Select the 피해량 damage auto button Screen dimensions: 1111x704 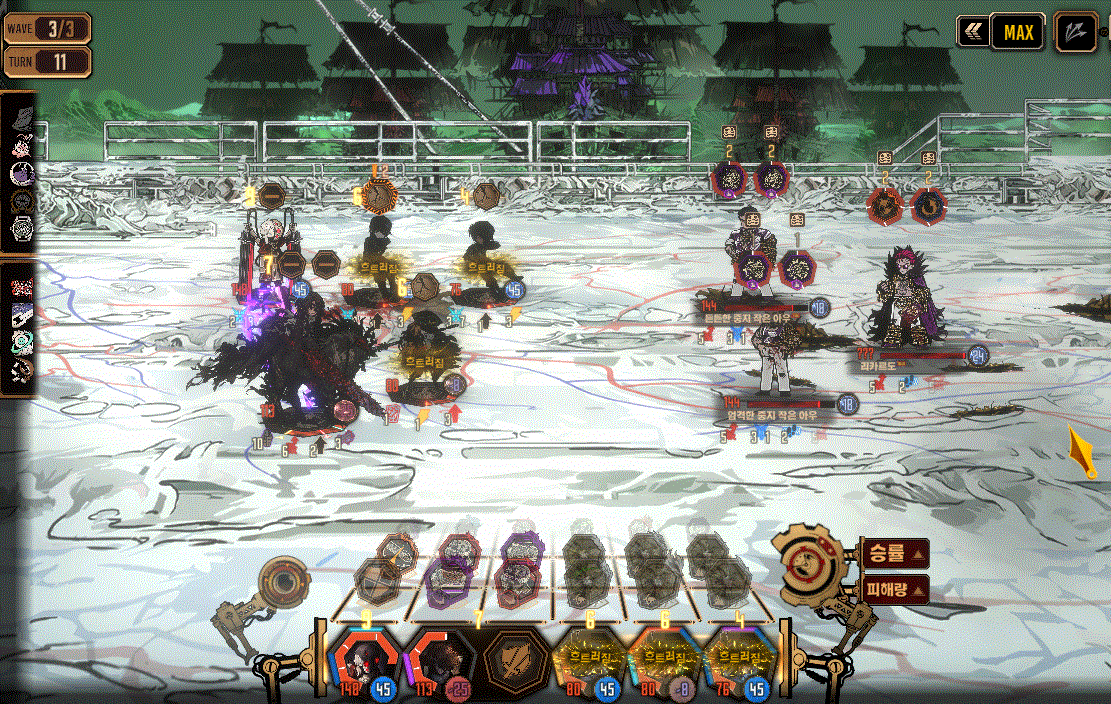893,589
